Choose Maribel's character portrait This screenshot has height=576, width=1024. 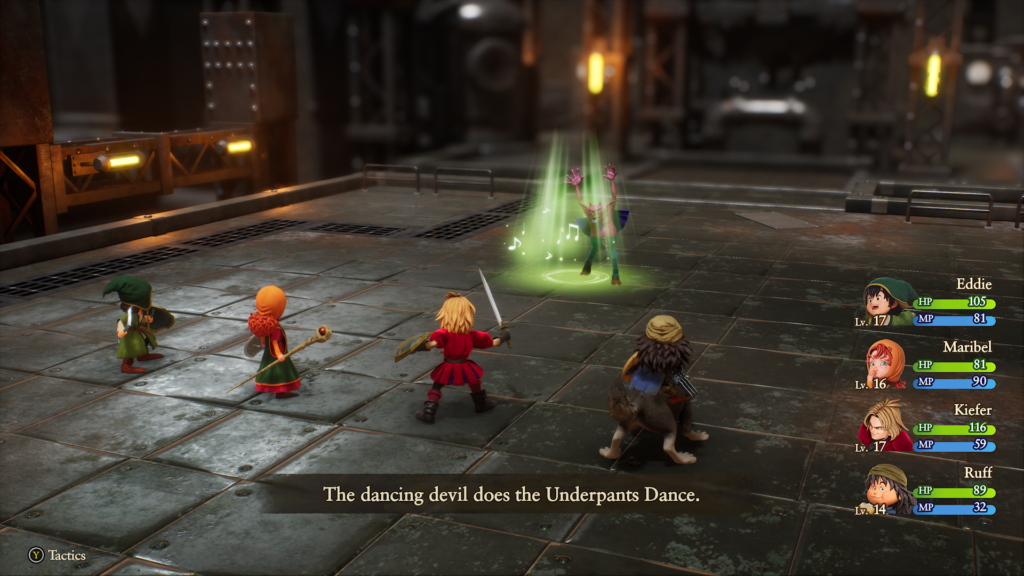click(886, 363)
